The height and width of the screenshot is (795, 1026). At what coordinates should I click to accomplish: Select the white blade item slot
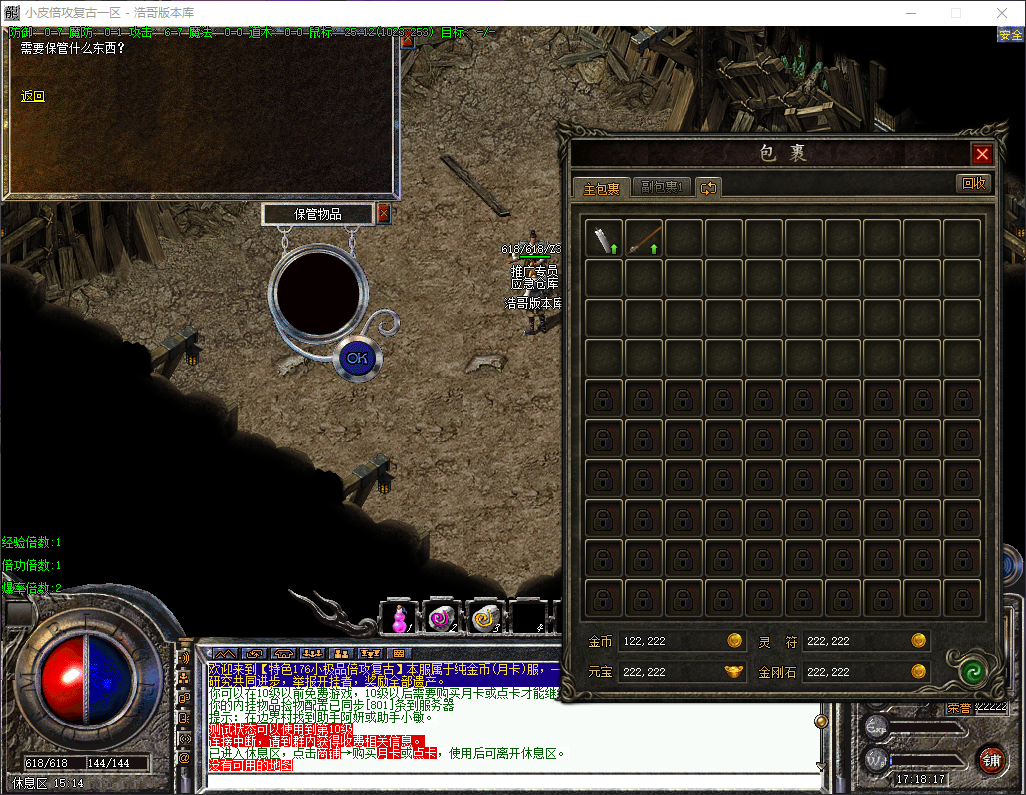604,239
